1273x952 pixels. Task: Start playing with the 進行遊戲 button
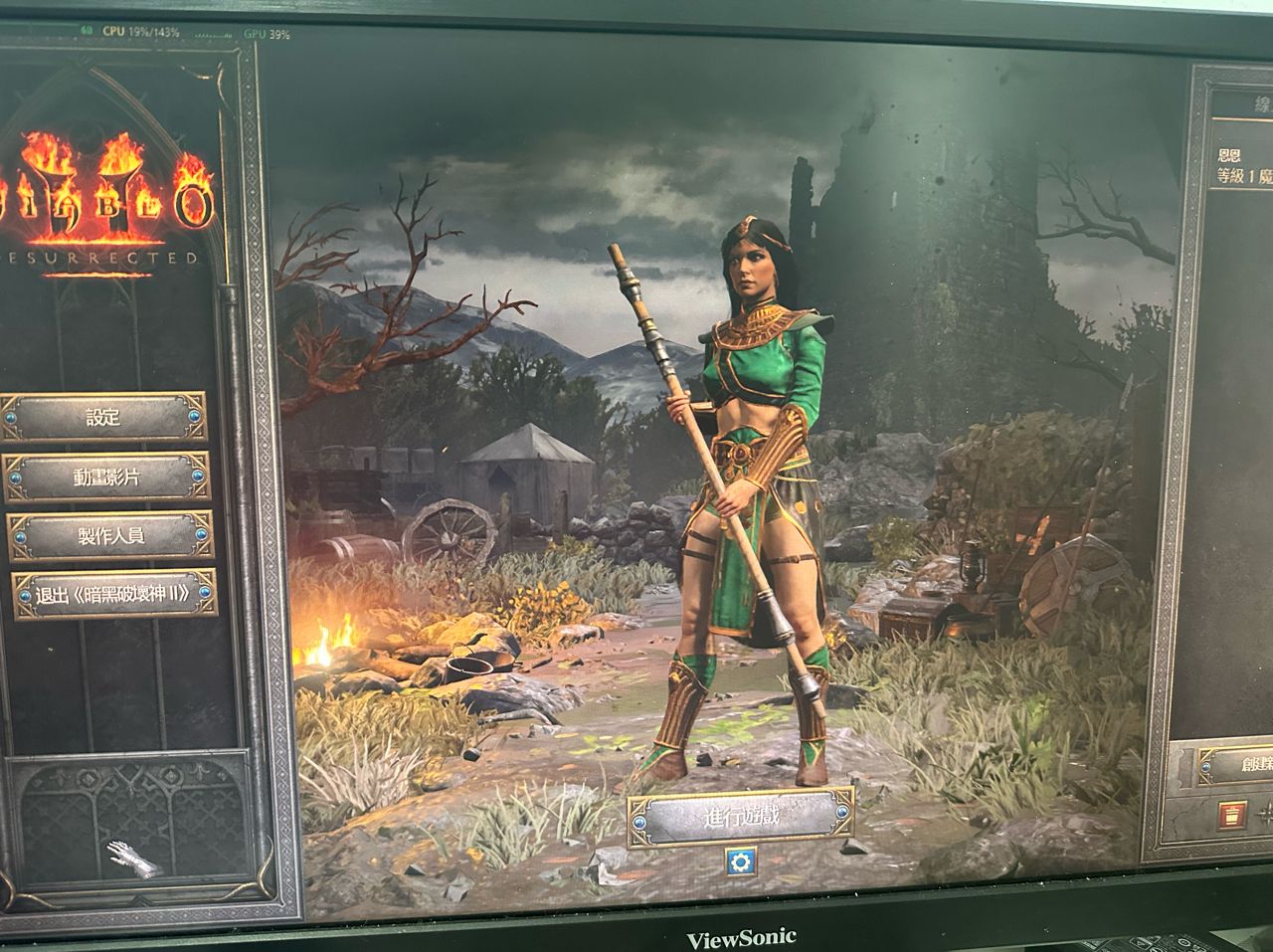pos(741,817)
